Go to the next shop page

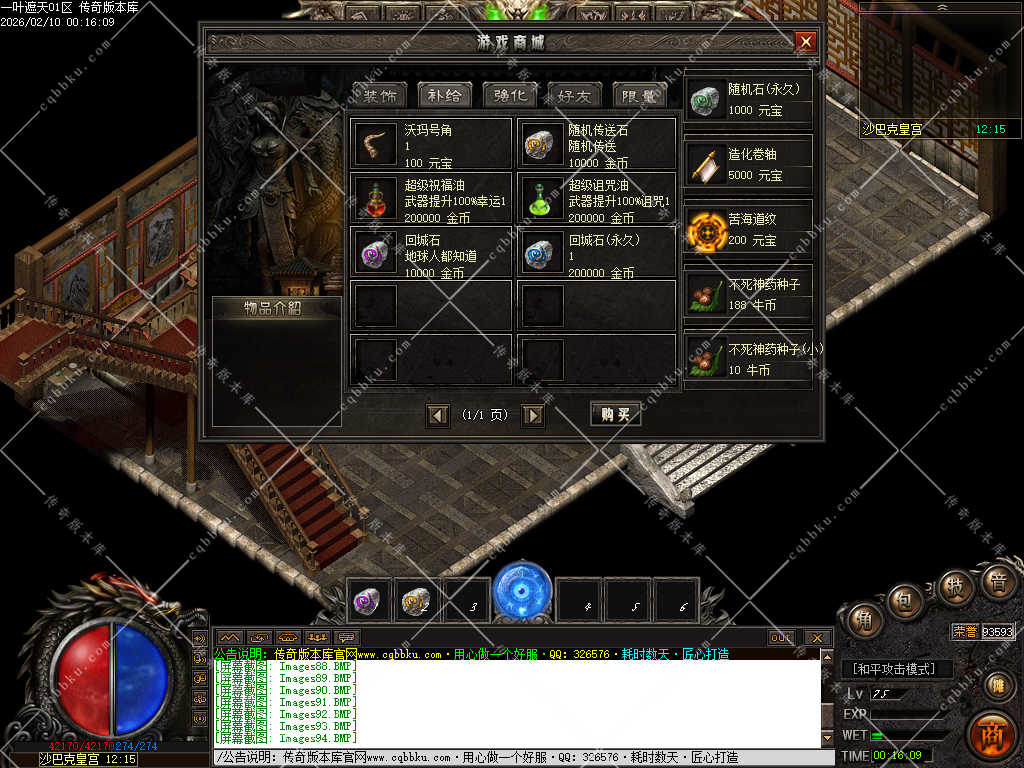point(533,415)
